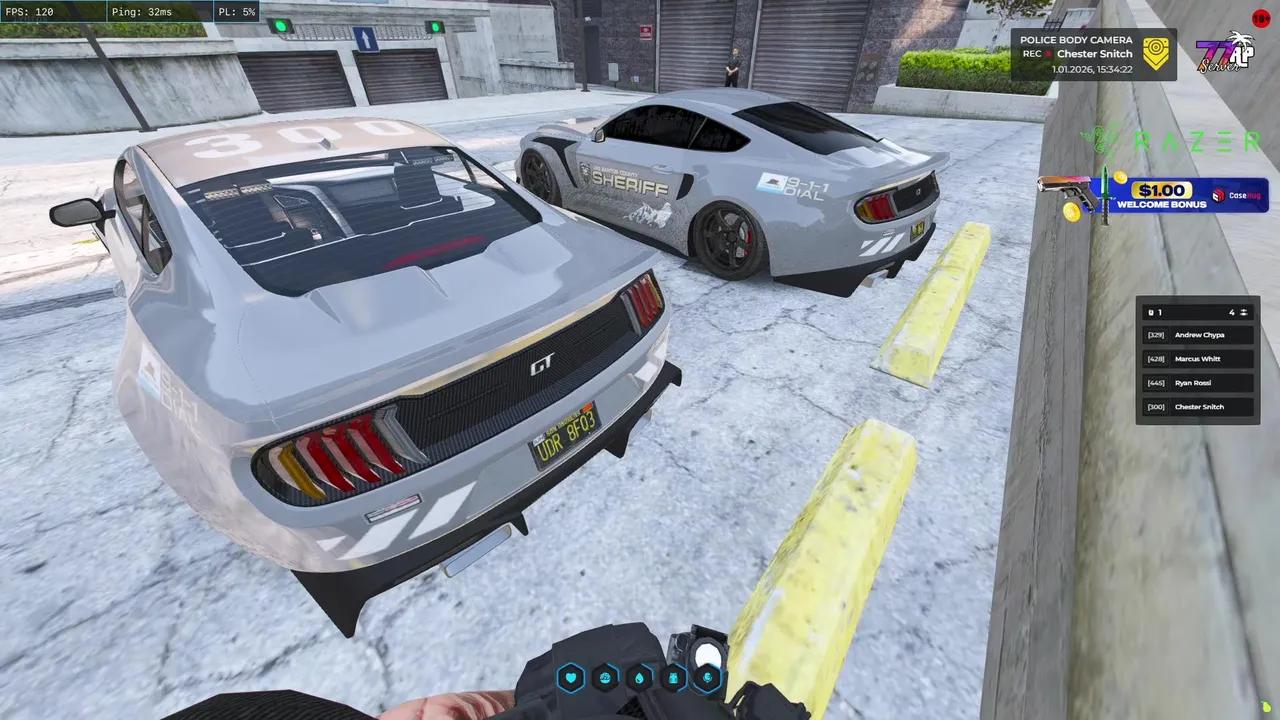Click Chester Snitch entry in the player list
Screen dimensions: 1280x720
pos(1199,406)
